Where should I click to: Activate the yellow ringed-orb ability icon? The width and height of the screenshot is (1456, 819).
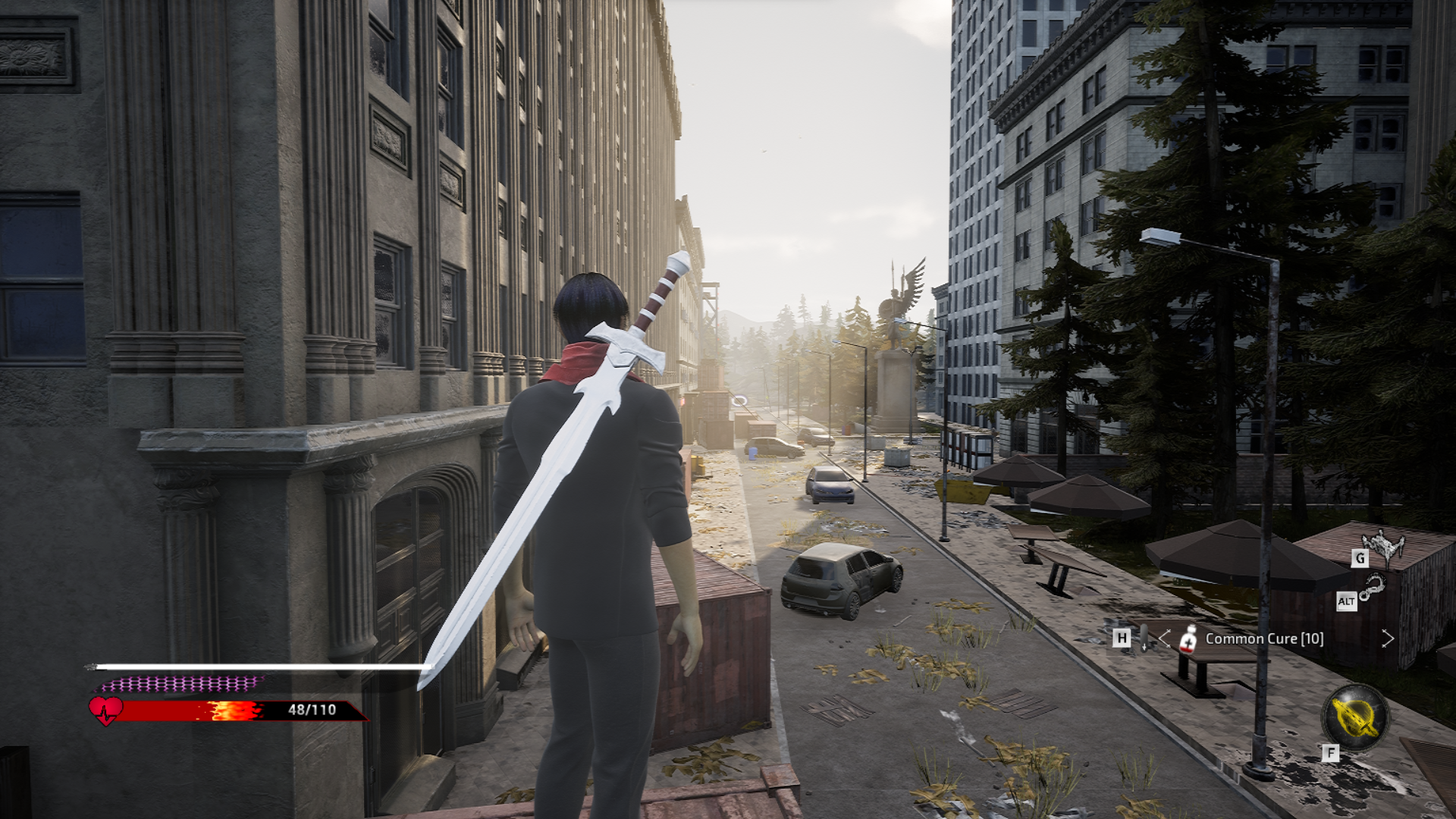coord(1354,717)
